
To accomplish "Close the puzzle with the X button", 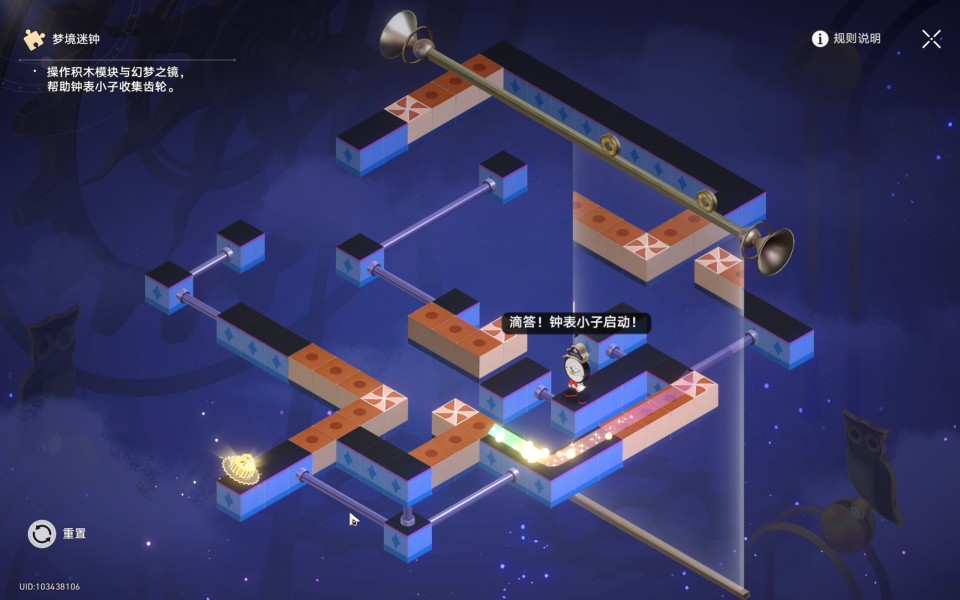I will pyautogui.click(x=931, y=39).
